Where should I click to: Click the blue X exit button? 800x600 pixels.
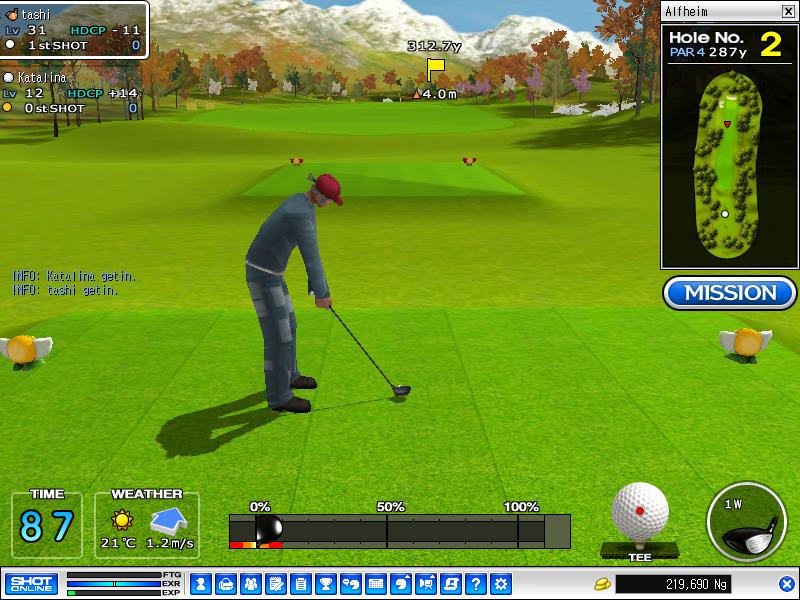pos(787,583)
